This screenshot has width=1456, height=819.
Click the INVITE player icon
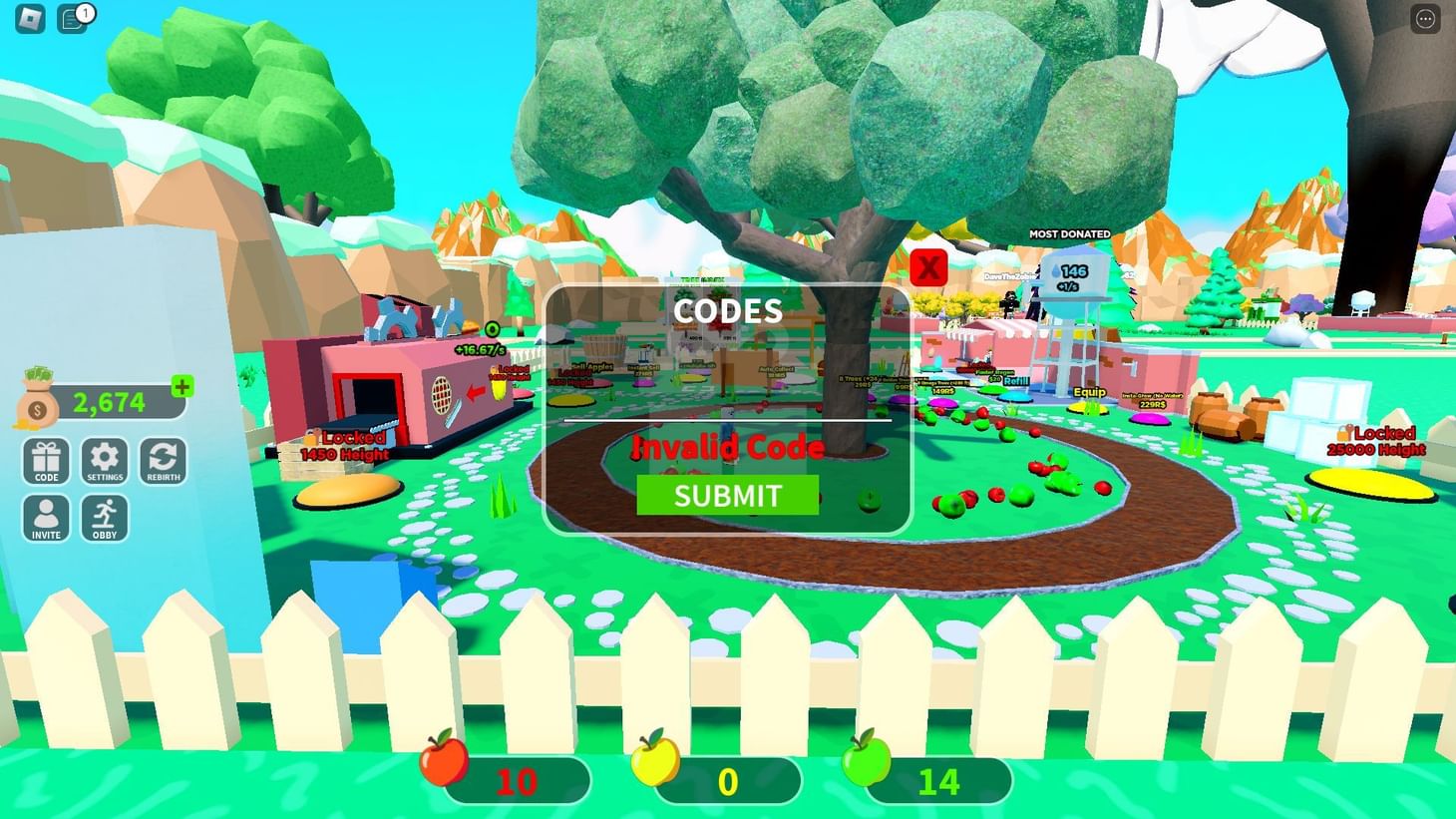[x=45, y=518]
